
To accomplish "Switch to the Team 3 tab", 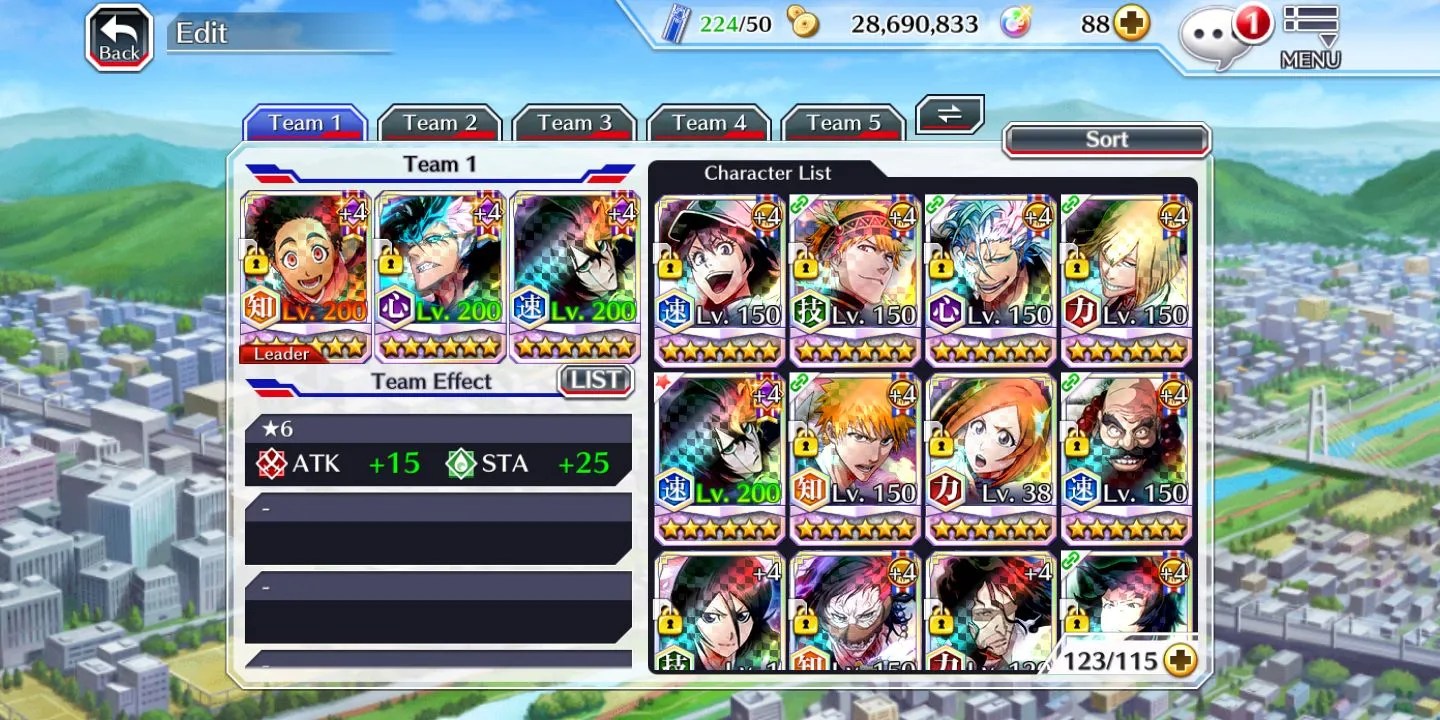I will (574, 123).
